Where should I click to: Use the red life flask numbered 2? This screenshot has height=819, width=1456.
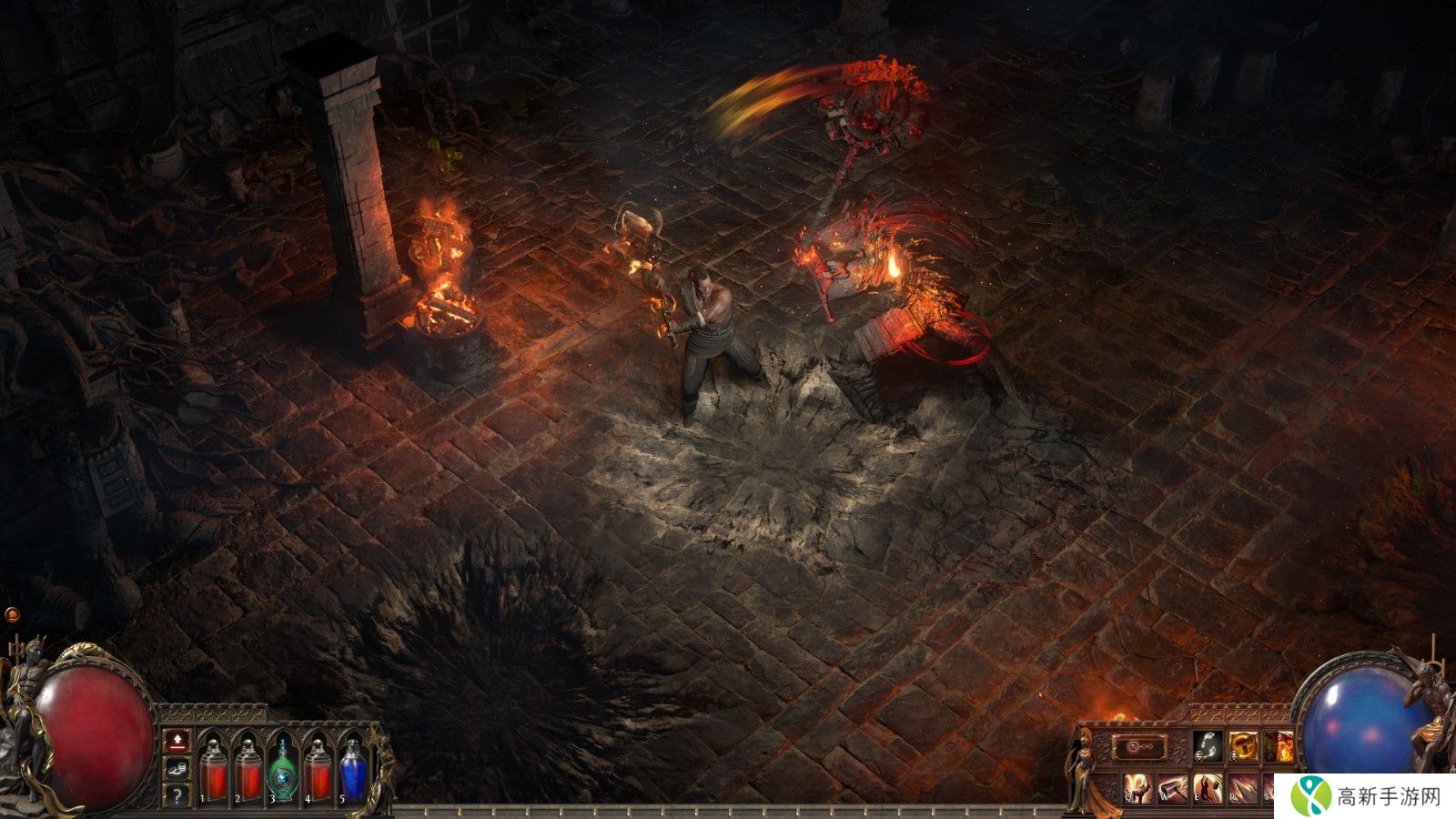point(248,773)
